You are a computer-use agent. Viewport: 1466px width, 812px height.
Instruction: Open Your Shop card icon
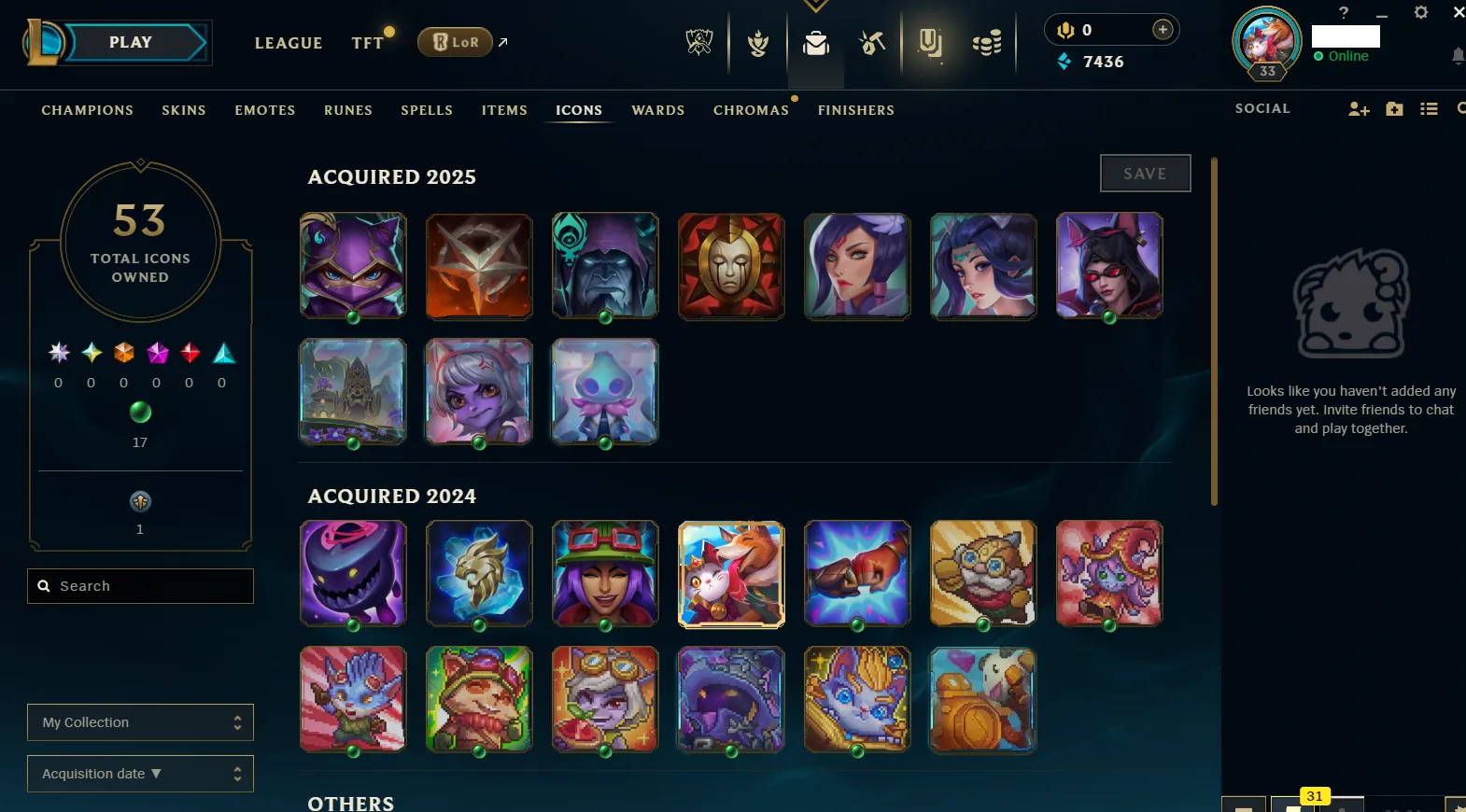(x=931, y=43)
